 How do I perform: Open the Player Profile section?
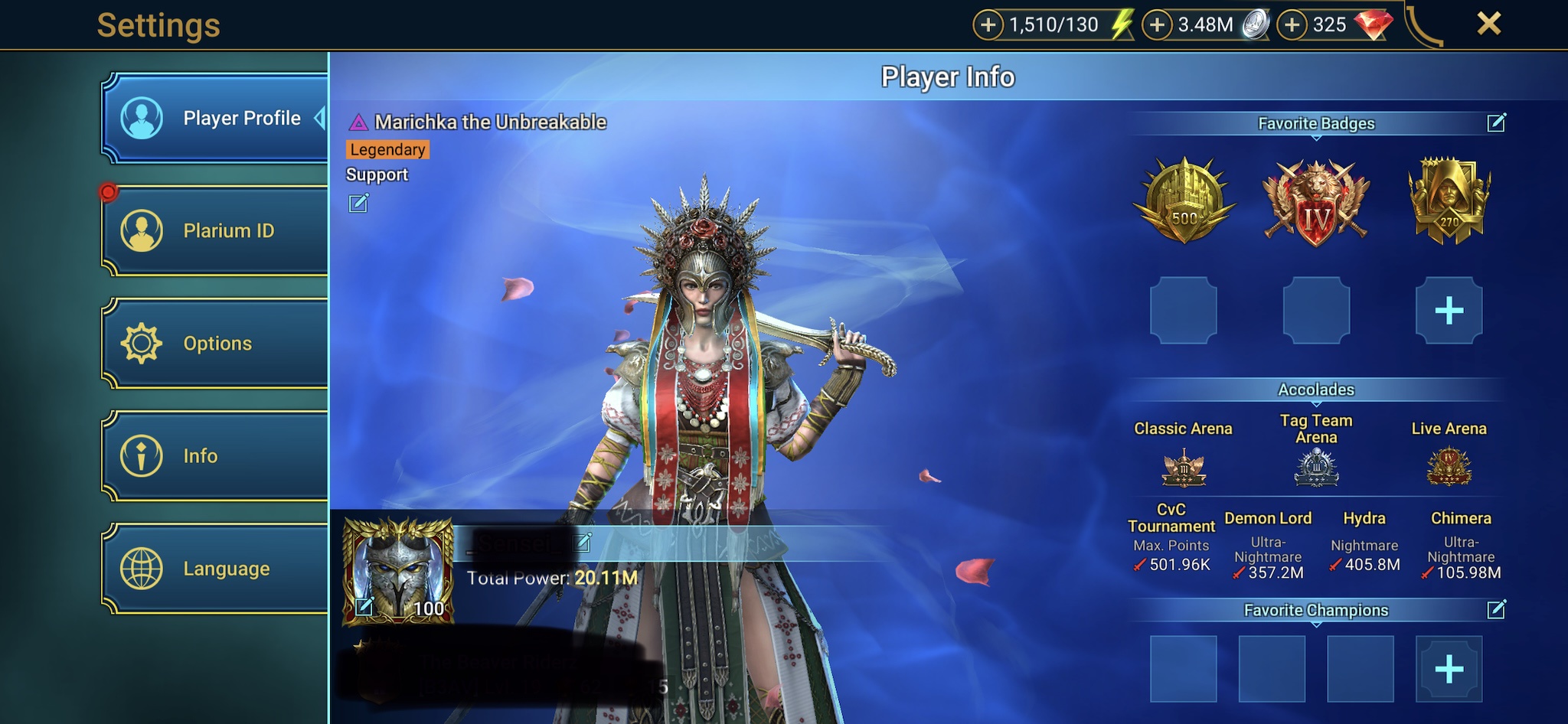pyautogui.click(x=216, y=118)
